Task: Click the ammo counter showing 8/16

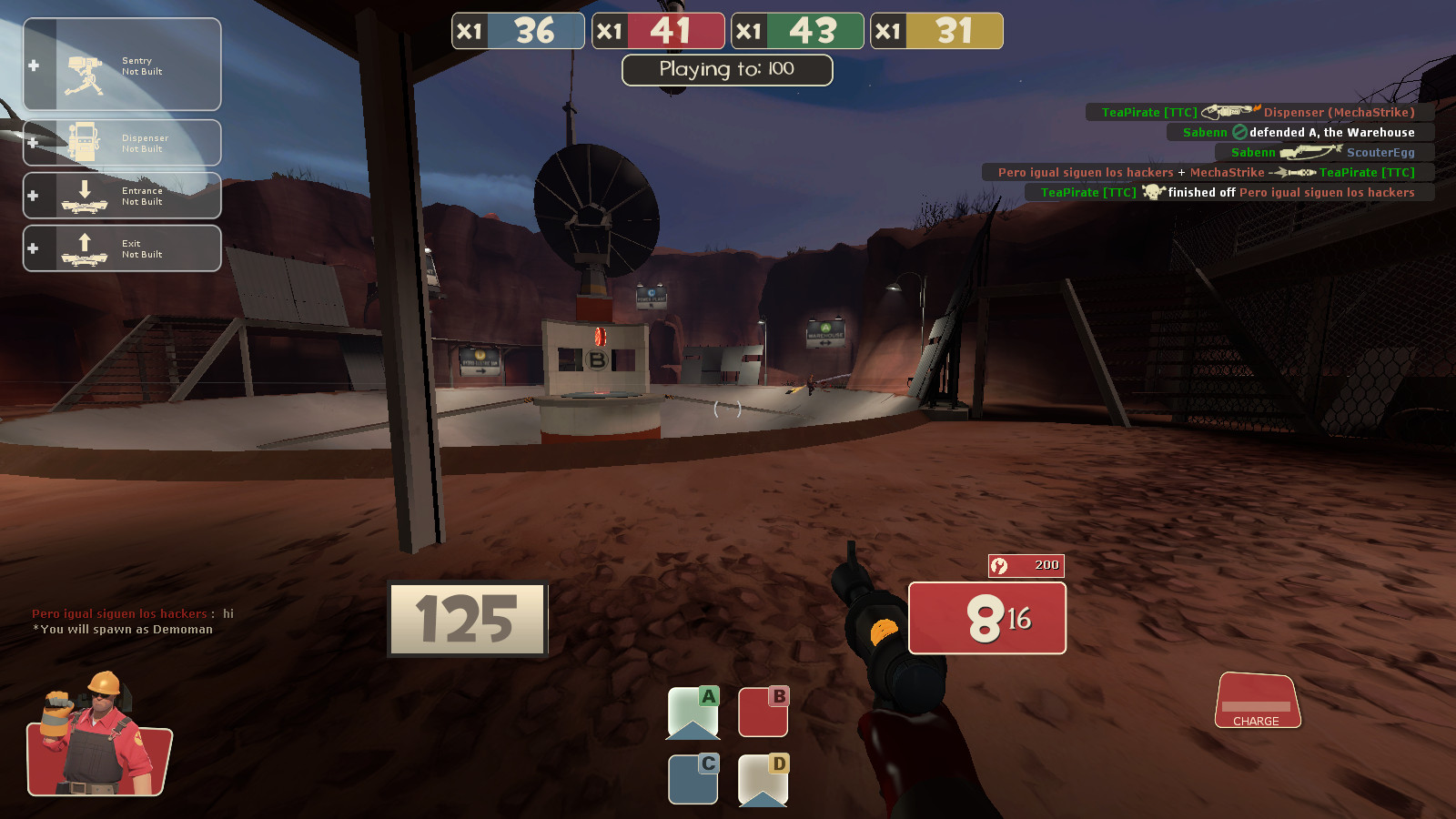Action: (x=986, y=618)
